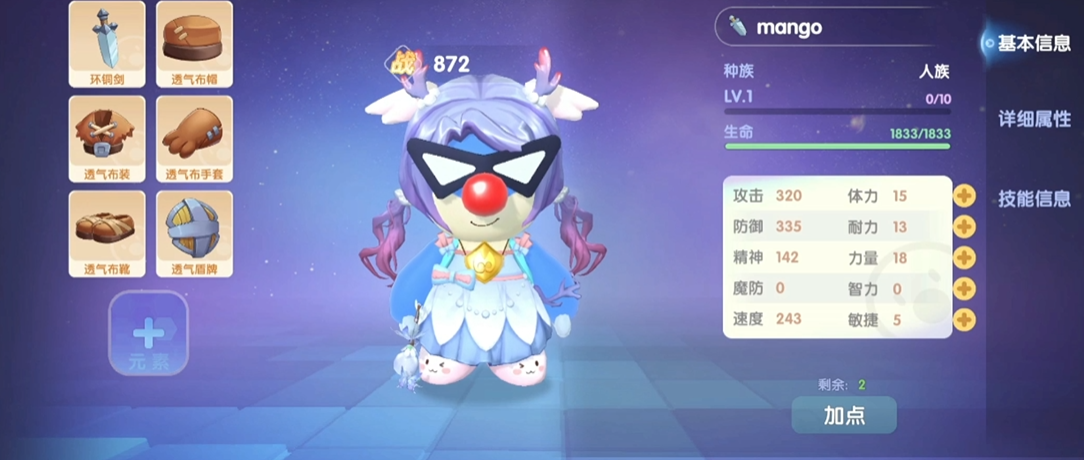The image size is (1084, 460).
Task: Switch to the 基本信息 tab
Action: pyautogui.click(x=1034, y=44)
